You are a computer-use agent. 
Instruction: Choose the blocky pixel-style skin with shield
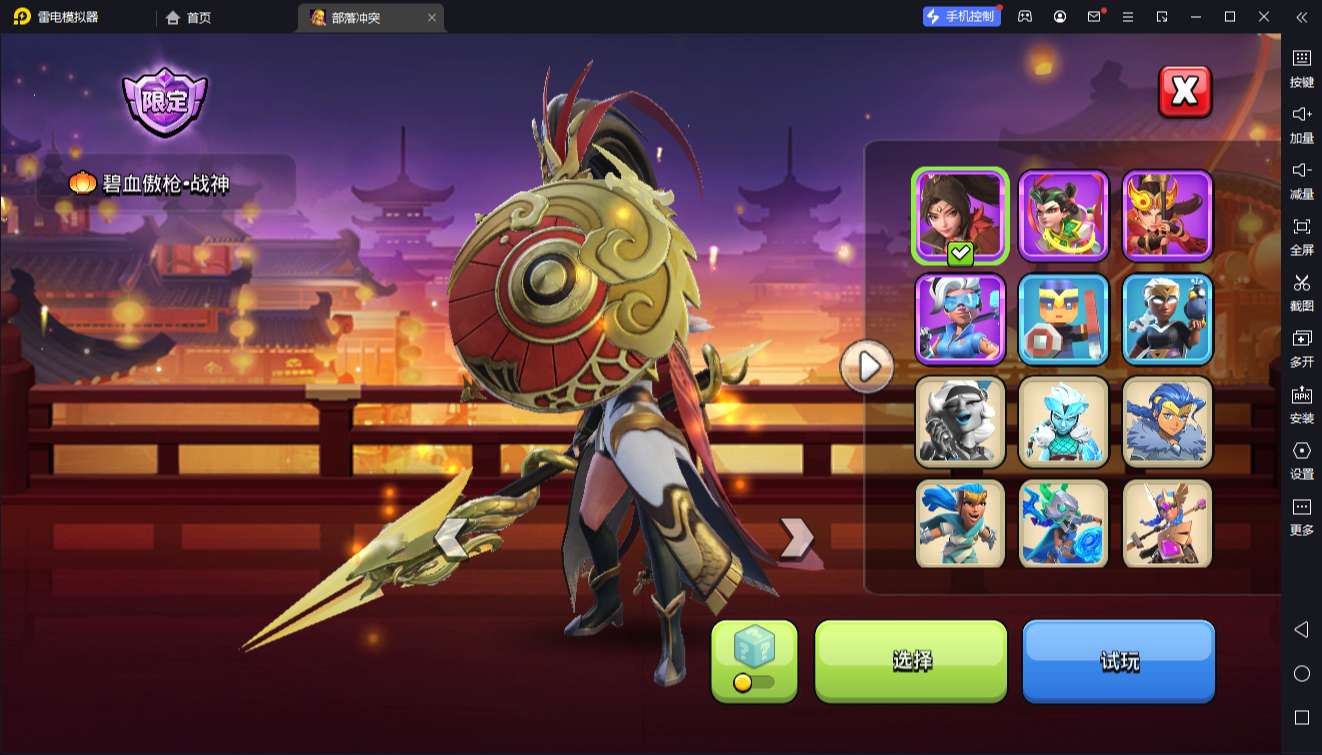coord(1064,319)
